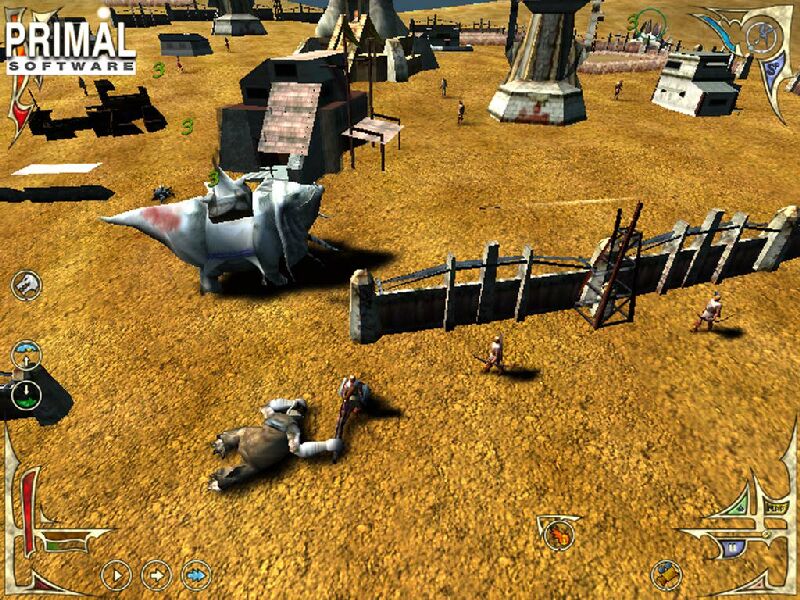Click the down-arrow ground camera button
The height and width of the screenshot is (600, 800).
pos(26,393)
